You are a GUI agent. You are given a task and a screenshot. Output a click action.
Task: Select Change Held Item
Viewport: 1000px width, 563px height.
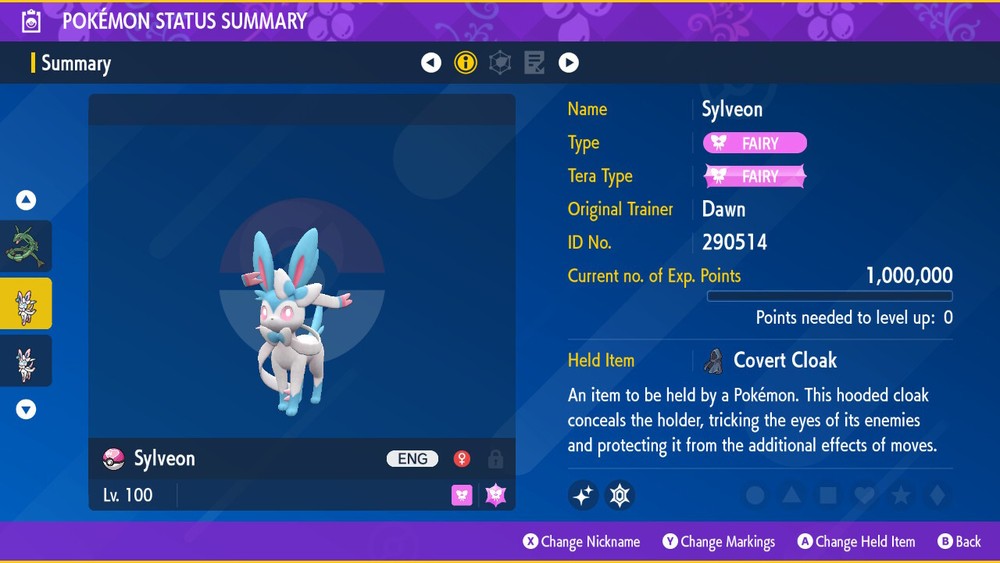pos(856,542)
